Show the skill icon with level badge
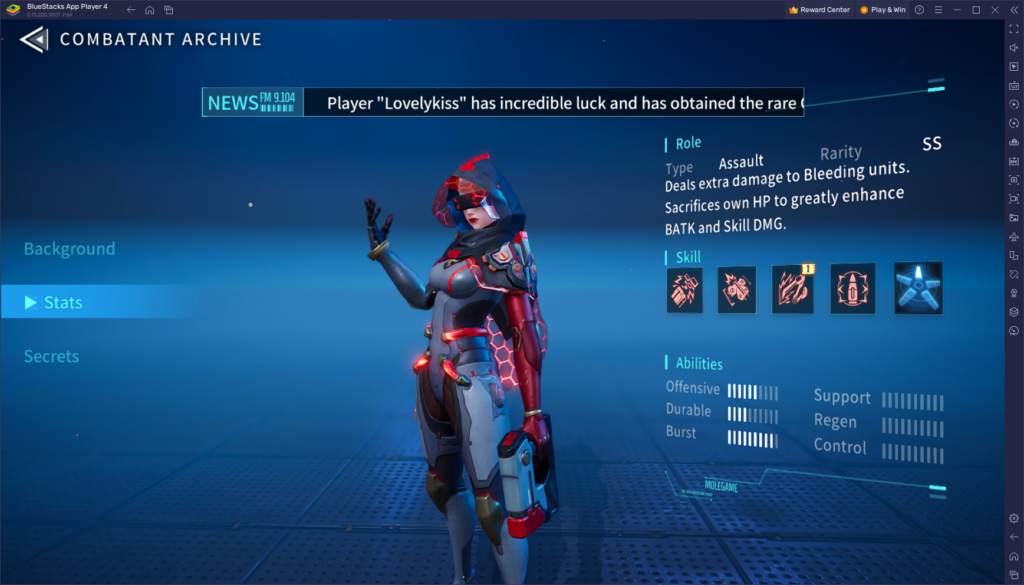The height and width of the screenshot is (585, 1024). coord(792,289)
